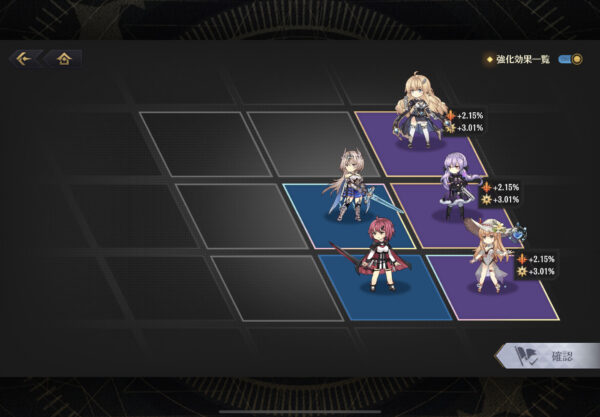
Task: Select the red-haired unit with the spear
Action: coord(375,257)
